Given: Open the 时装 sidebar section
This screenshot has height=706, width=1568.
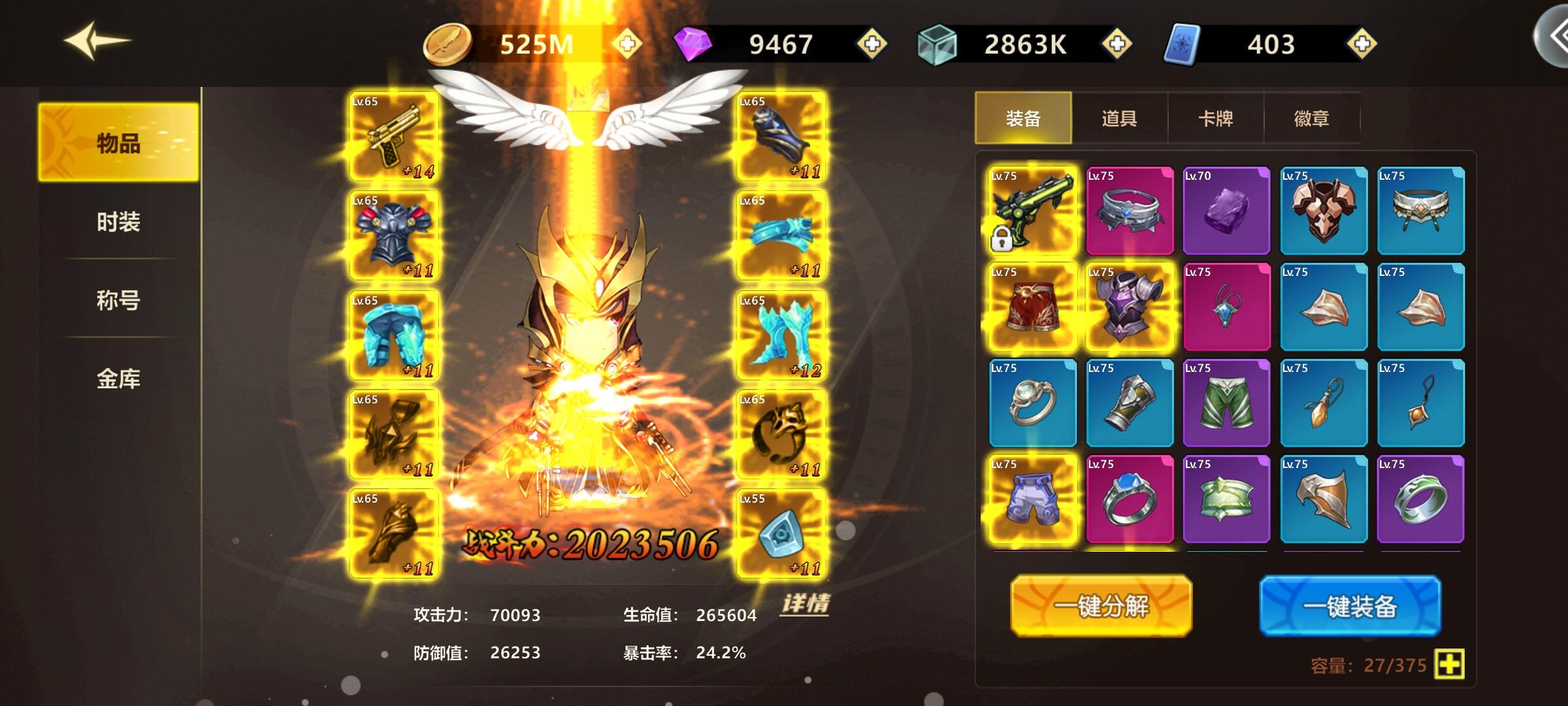Looking at the screenshot, I should (x=118, y=222).
